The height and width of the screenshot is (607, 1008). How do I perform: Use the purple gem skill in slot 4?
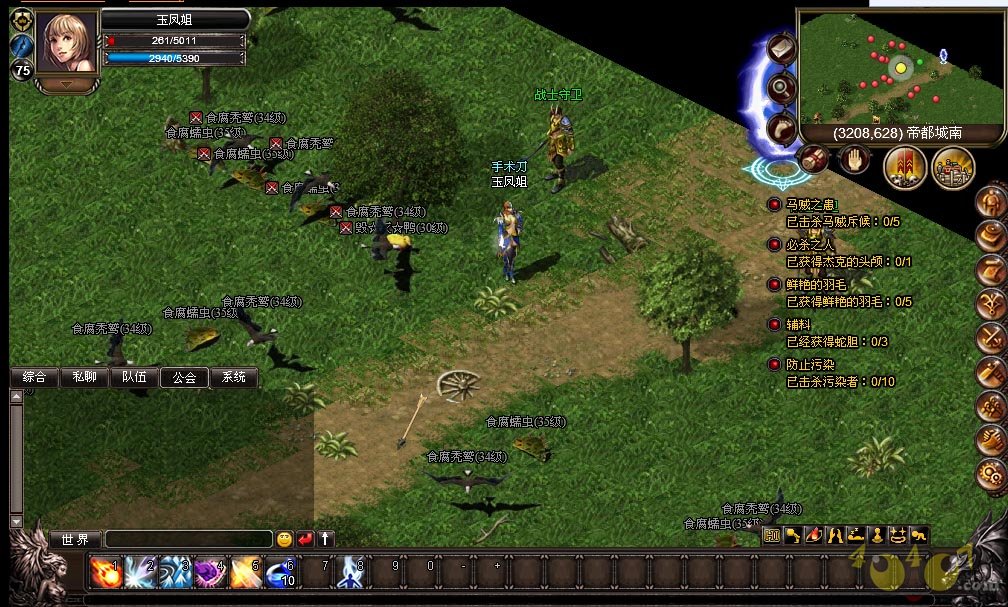pos(210,572)
